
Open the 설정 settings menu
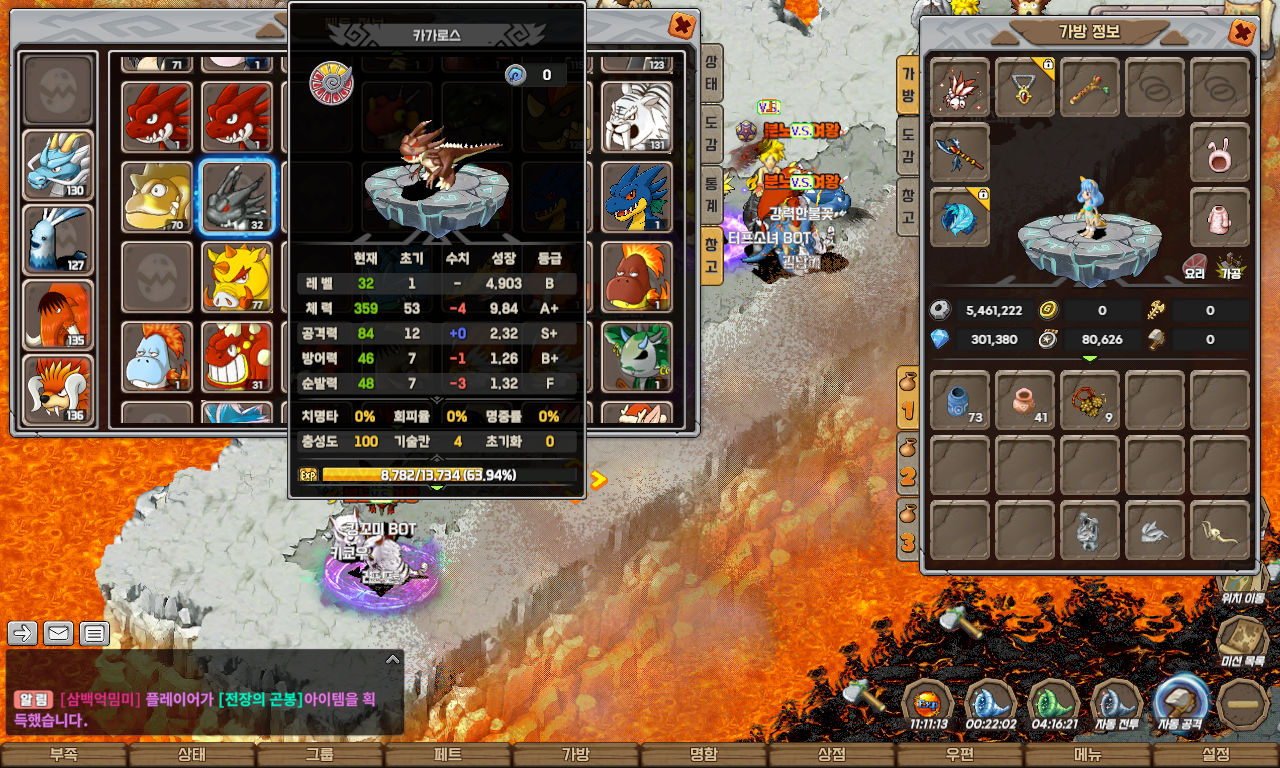point(1216,755)
